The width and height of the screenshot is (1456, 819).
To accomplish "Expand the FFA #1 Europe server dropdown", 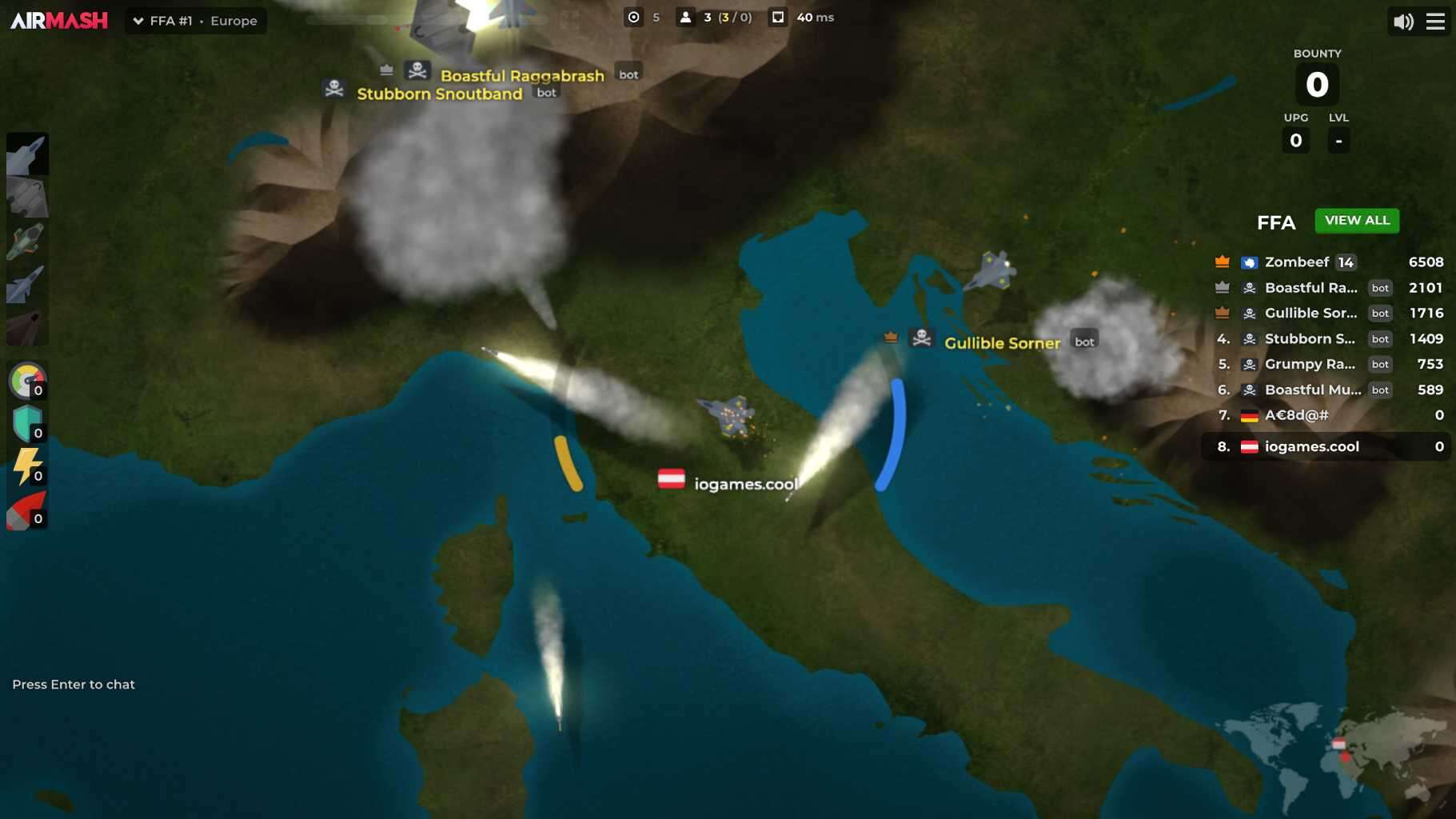I will pos(195,21).
